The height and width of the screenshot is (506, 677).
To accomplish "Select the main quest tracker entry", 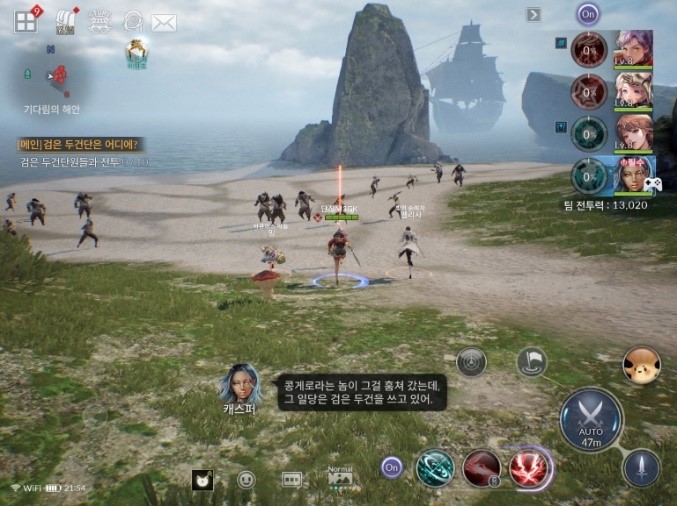I will (78, 144).
